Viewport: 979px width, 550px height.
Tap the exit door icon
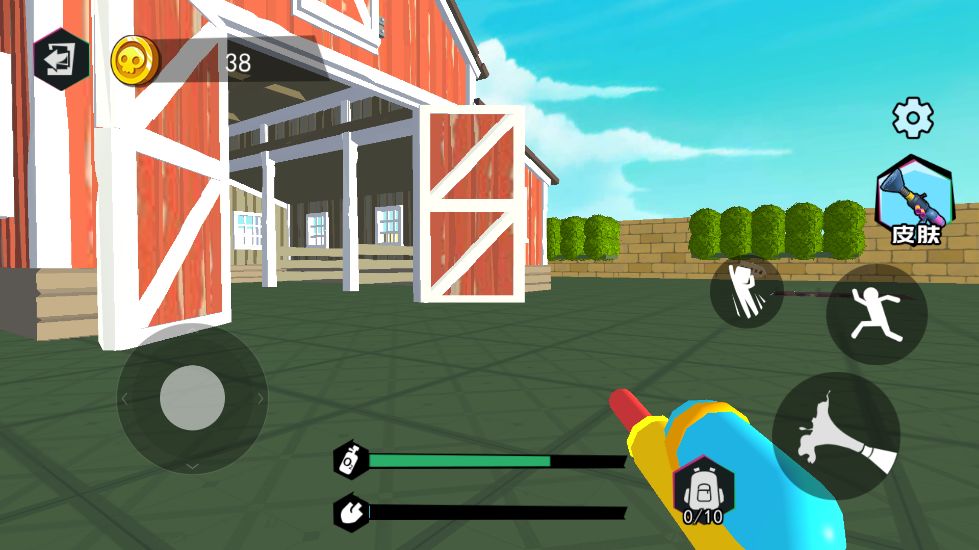[61, 60]
